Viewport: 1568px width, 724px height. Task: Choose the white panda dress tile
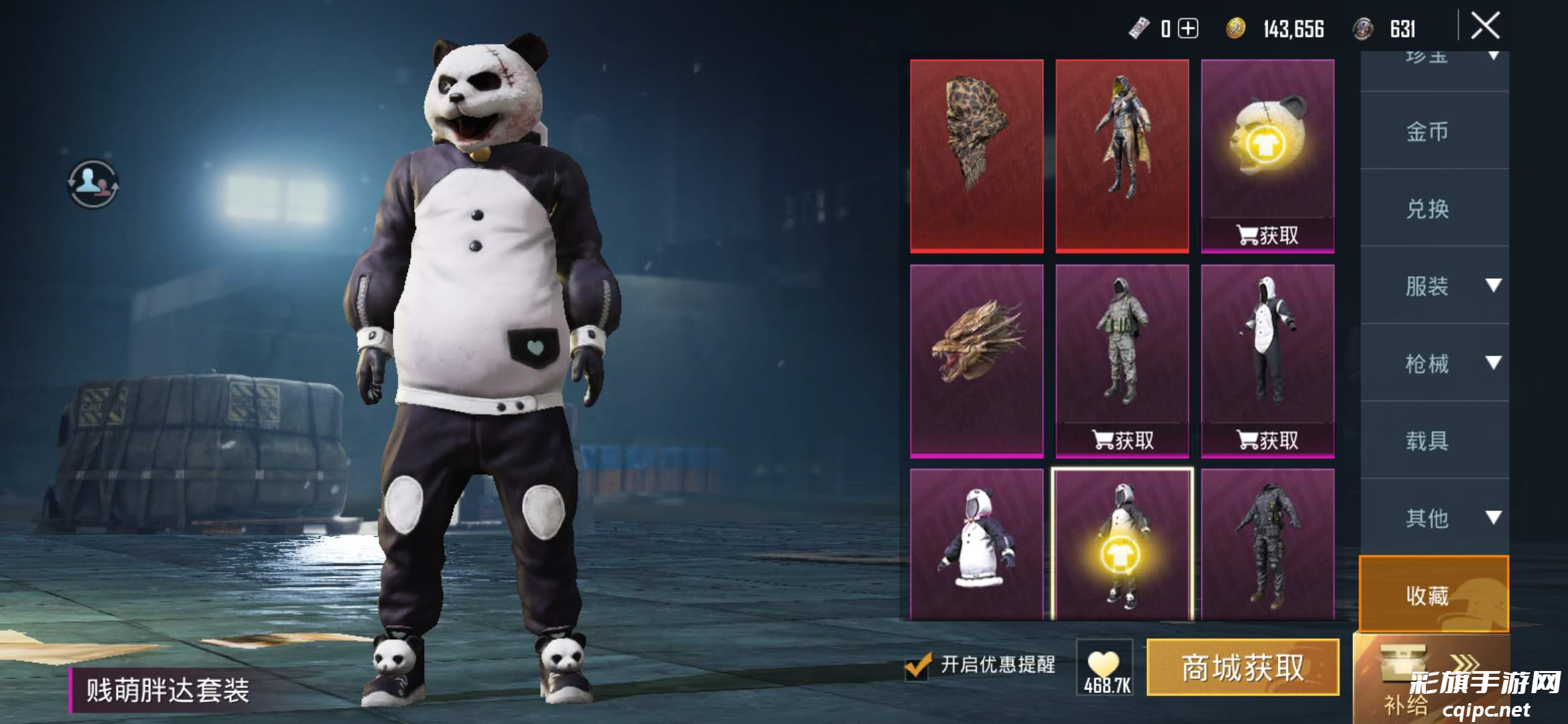point(976,544)
